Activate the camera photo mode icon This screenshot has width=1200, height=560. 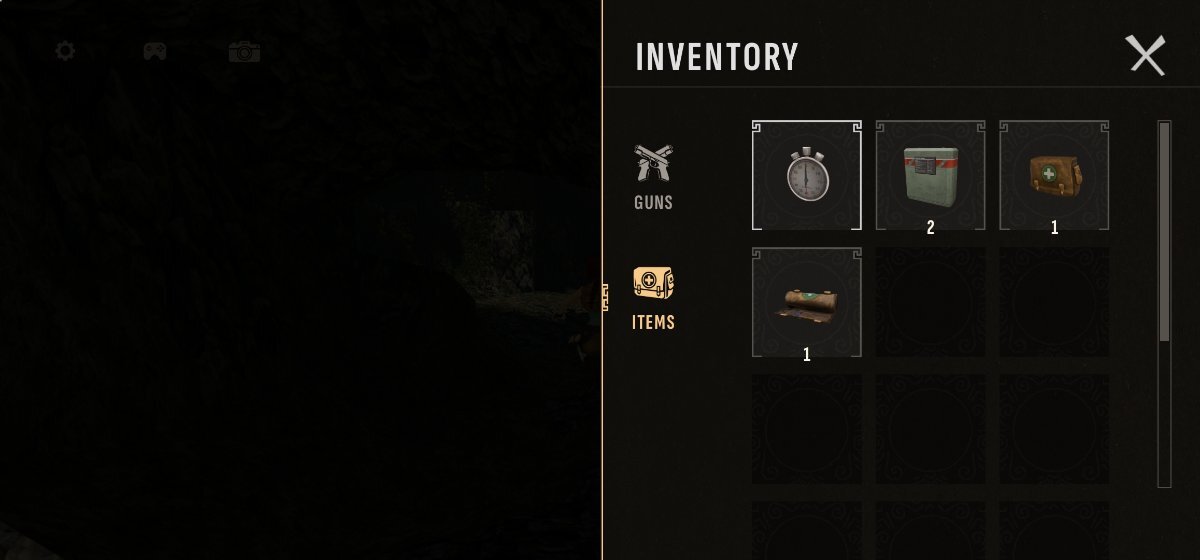pyautogui.click(x=244, y=51)
